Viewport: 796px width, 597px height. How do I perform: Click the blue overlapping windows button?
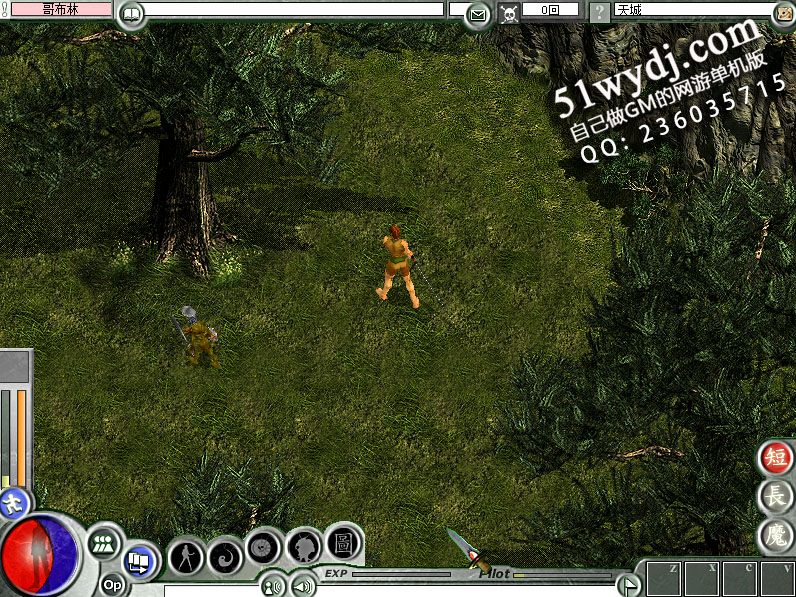pos(139,561)
